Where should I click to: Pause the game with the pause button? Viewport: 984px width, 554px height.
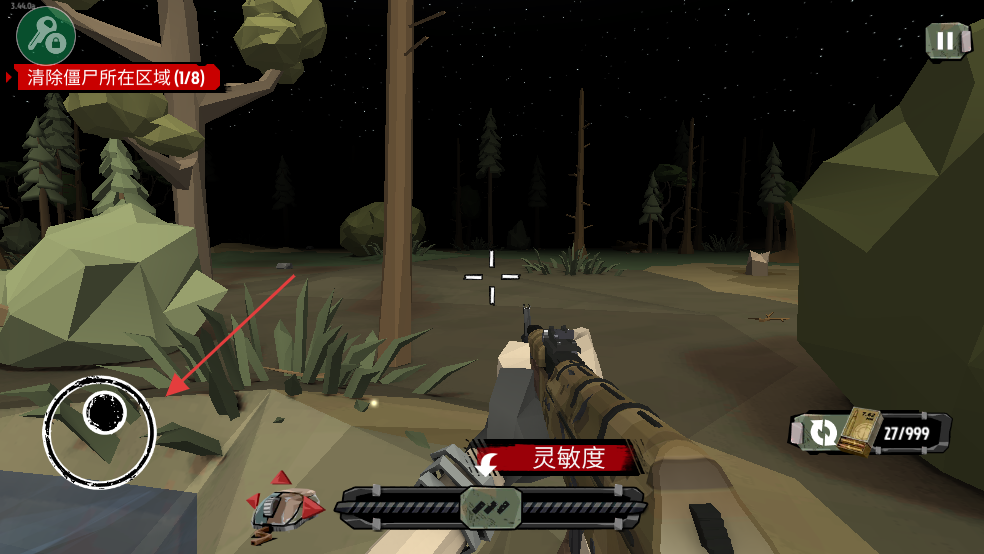(x=945, y=41)
